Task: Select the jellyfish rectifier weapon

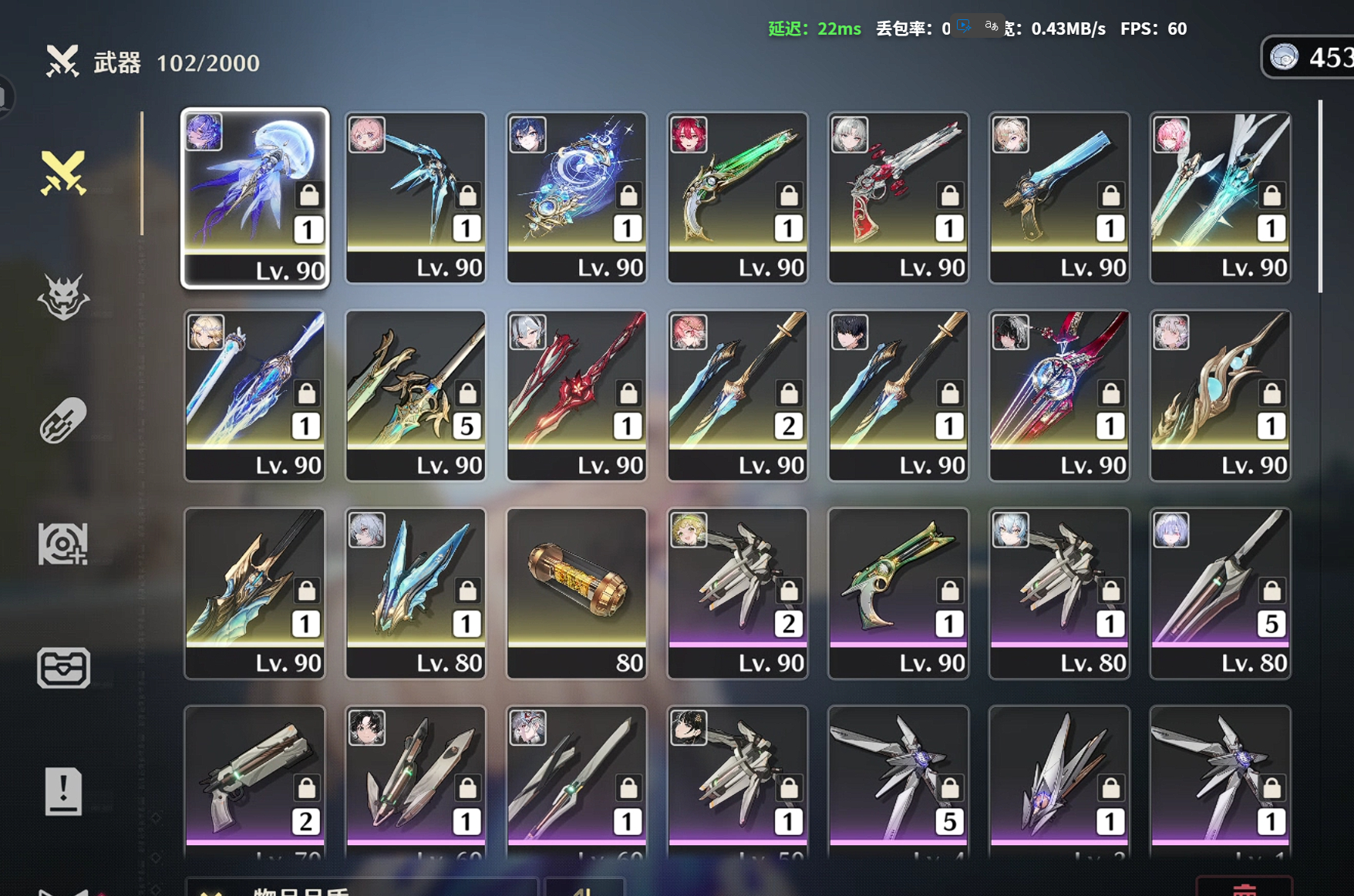Action: [x=254, y=197]
